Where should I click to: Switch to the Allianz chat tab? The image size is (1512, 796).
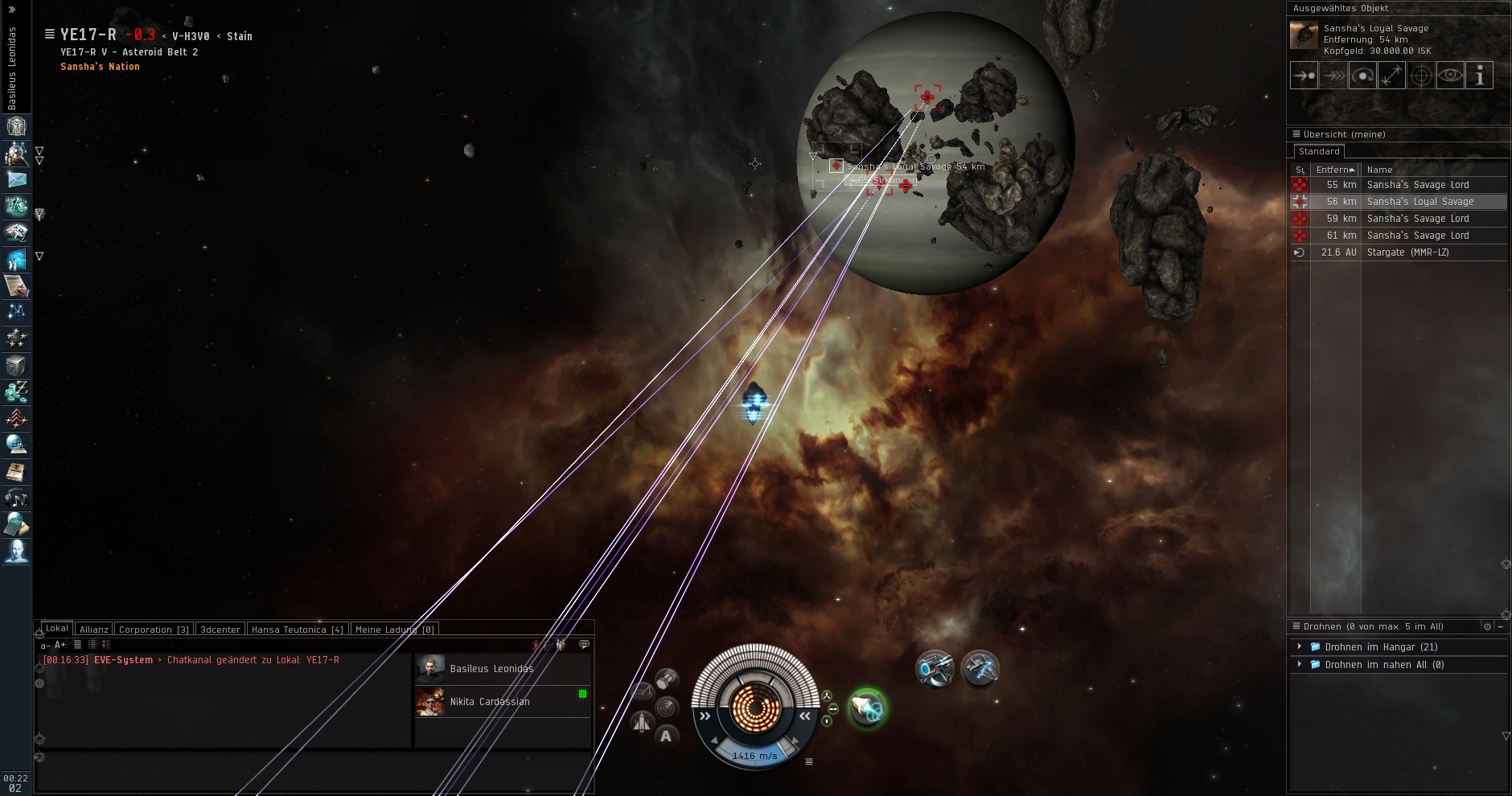[x=94, y=630]
